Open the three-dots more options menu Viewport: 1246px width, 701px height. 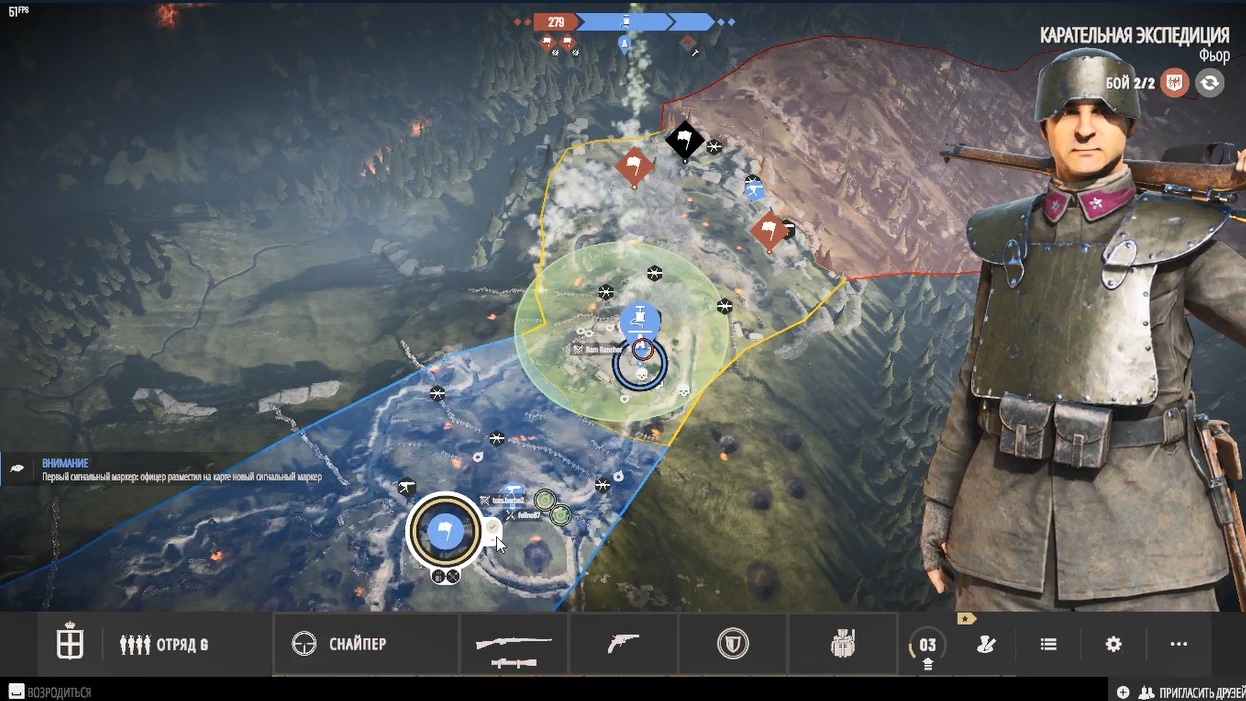coord(1178,645)
